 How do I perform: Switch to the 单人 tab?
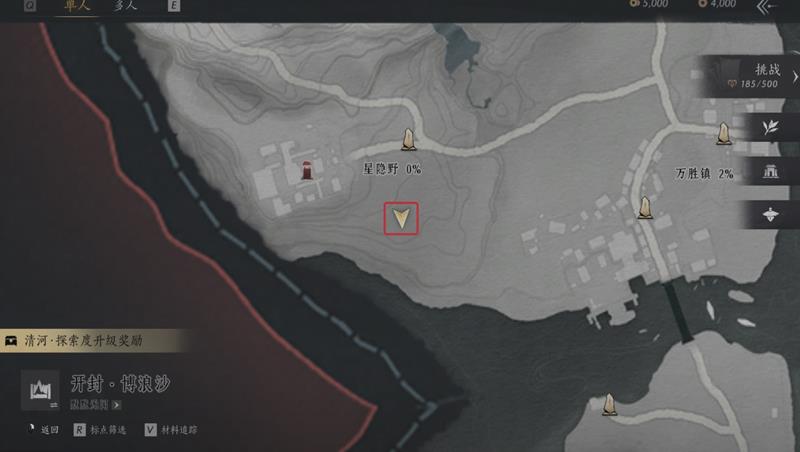click(75, 5)
